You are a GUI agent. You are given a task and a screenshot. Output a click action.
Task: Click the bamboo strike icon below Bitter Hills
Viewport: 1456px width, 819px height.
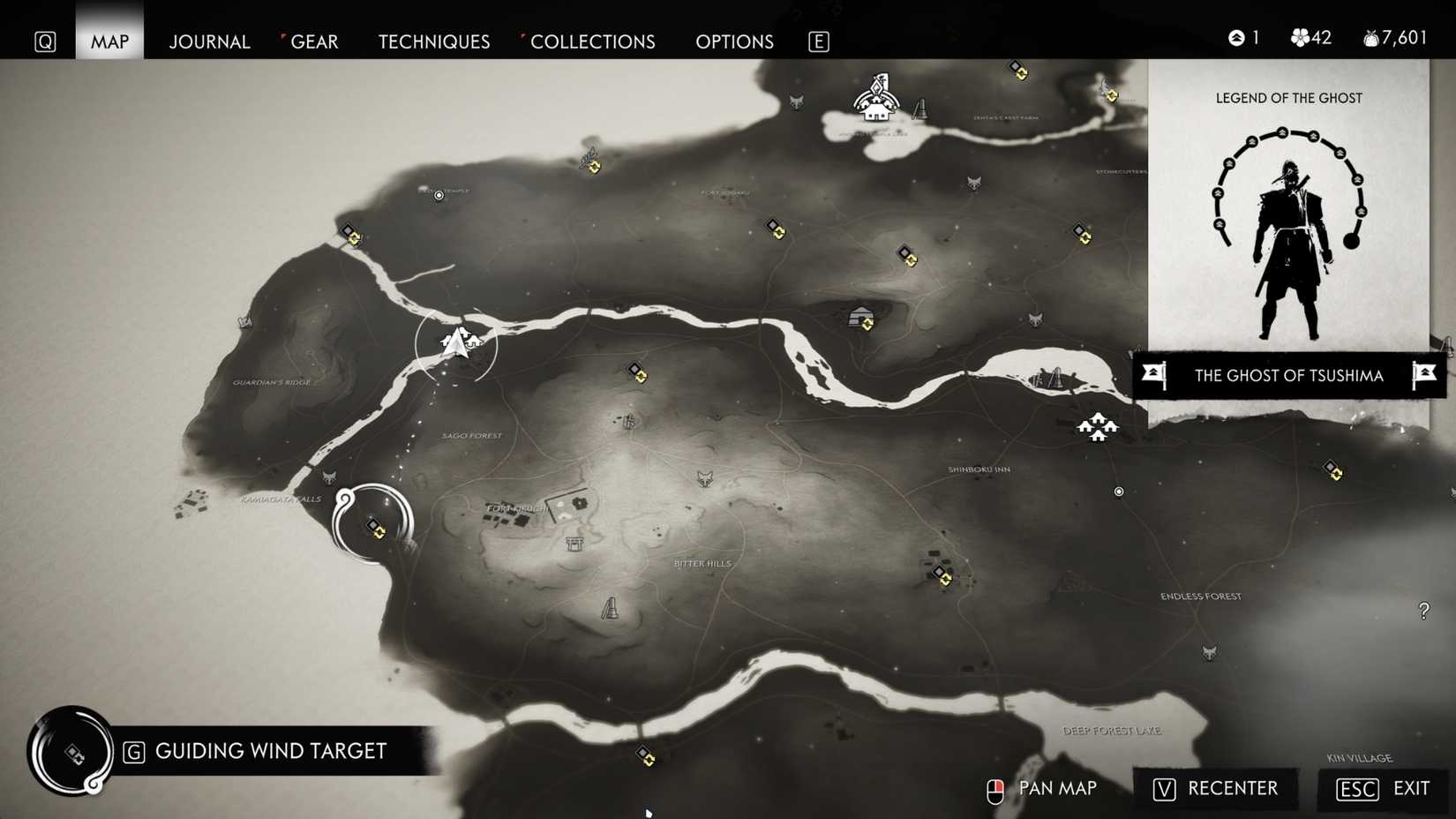[x=611, y=607]
